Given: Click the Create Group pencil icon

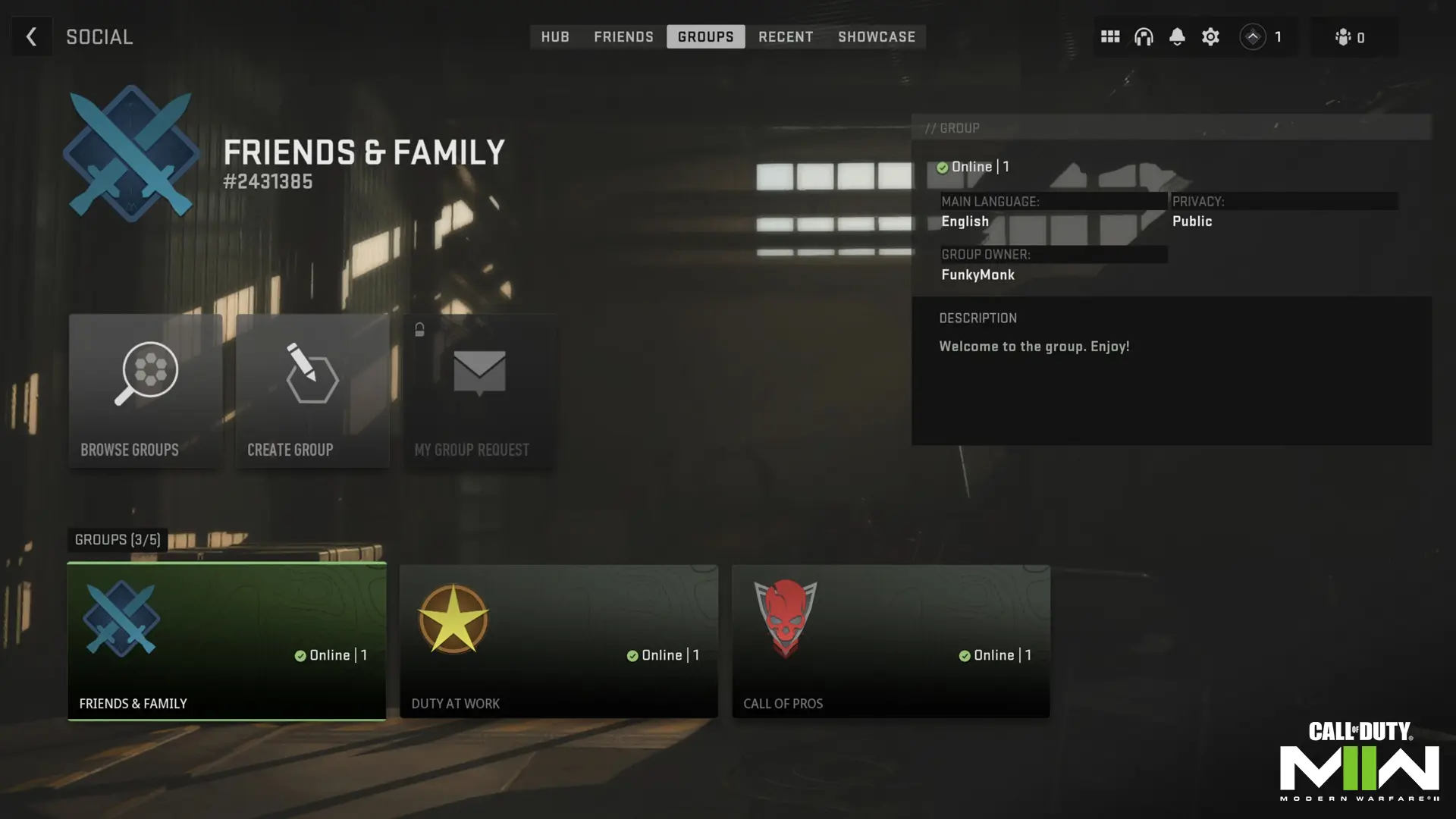Looking at the screenshot, I should point(311,372).
